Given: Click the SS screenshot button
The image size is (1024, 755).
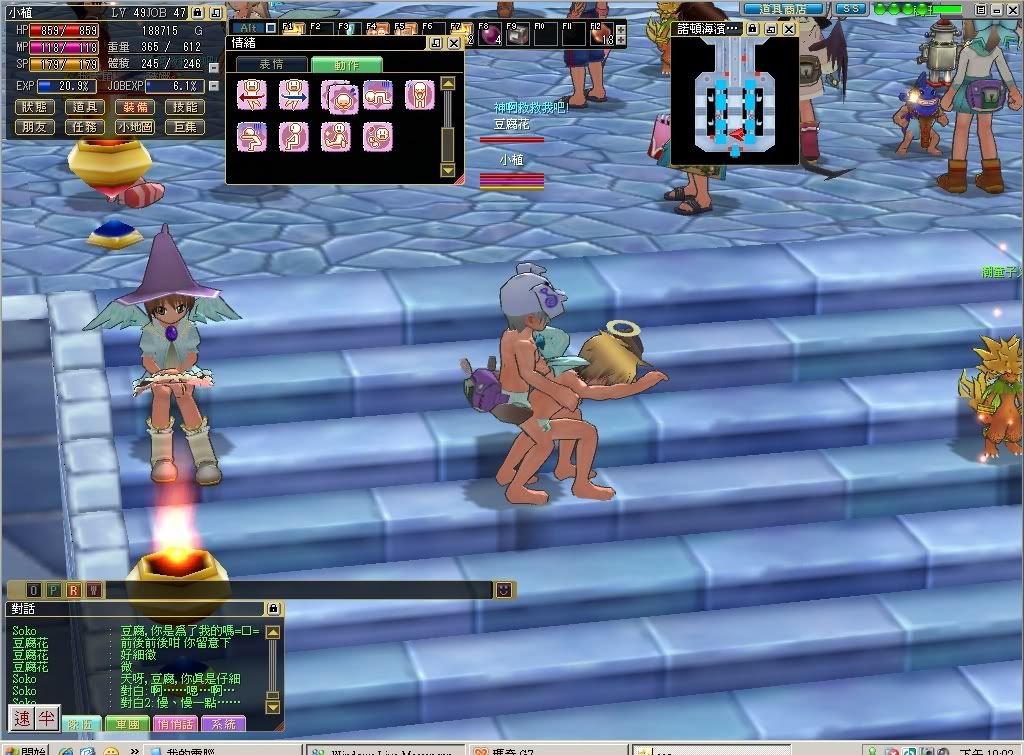Looking at the screenshot, I should 851,8.
